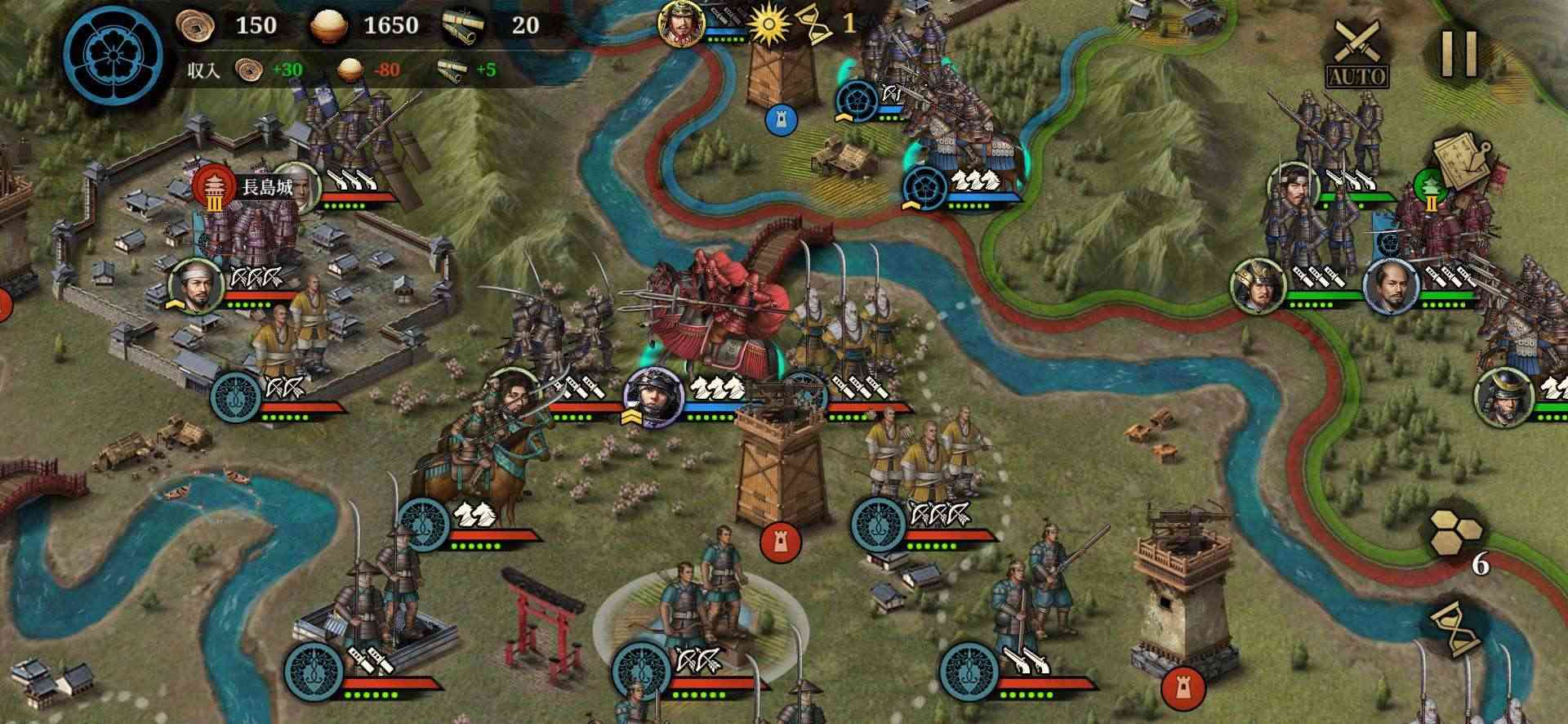Click the rice resource icon showing 1650
1568x724 pixels.
327,25
